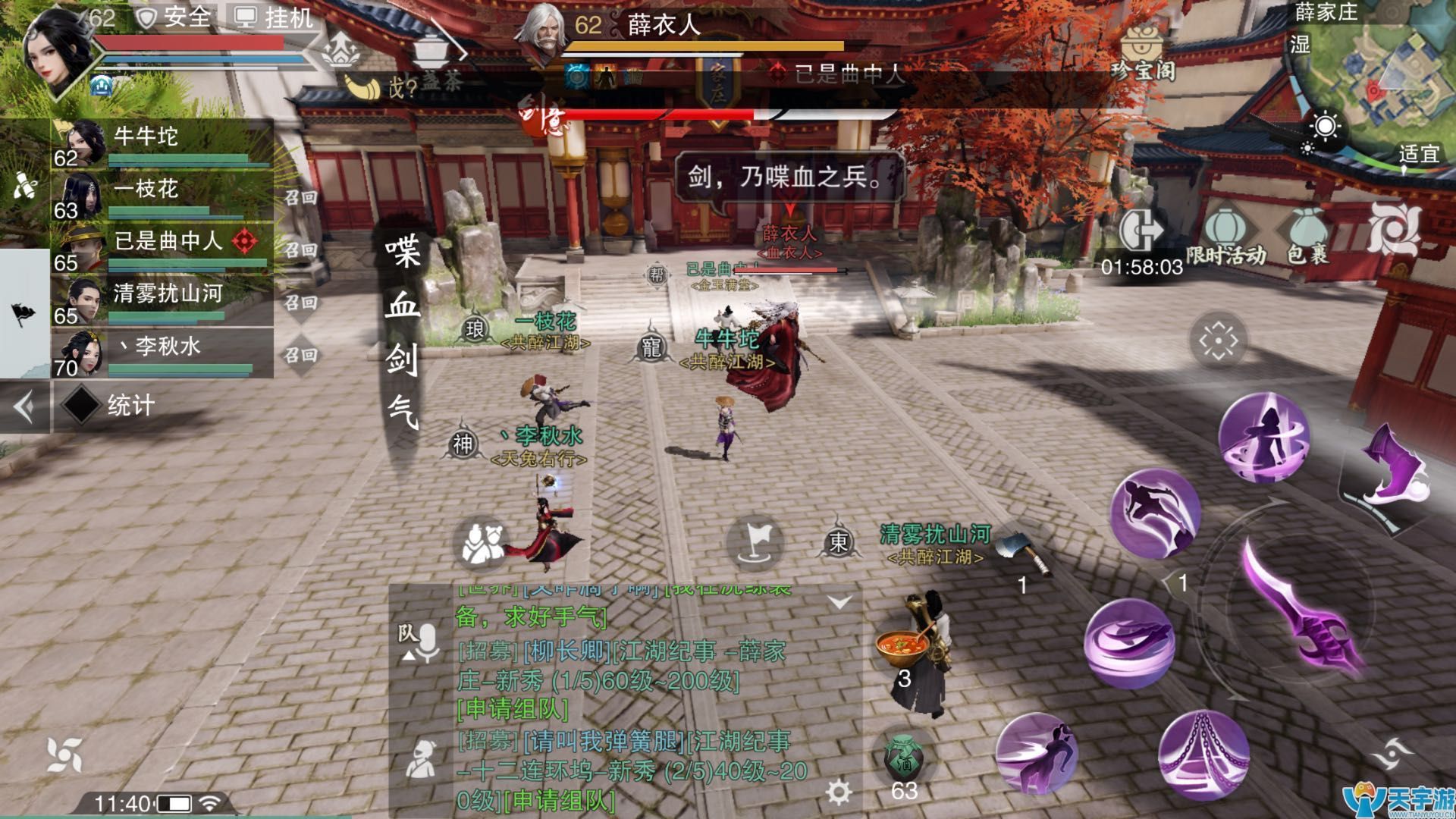Collapse the team panel with left arrow
Image resolution: width=1456 pixels, height=819 pixels.
(24, 407)
